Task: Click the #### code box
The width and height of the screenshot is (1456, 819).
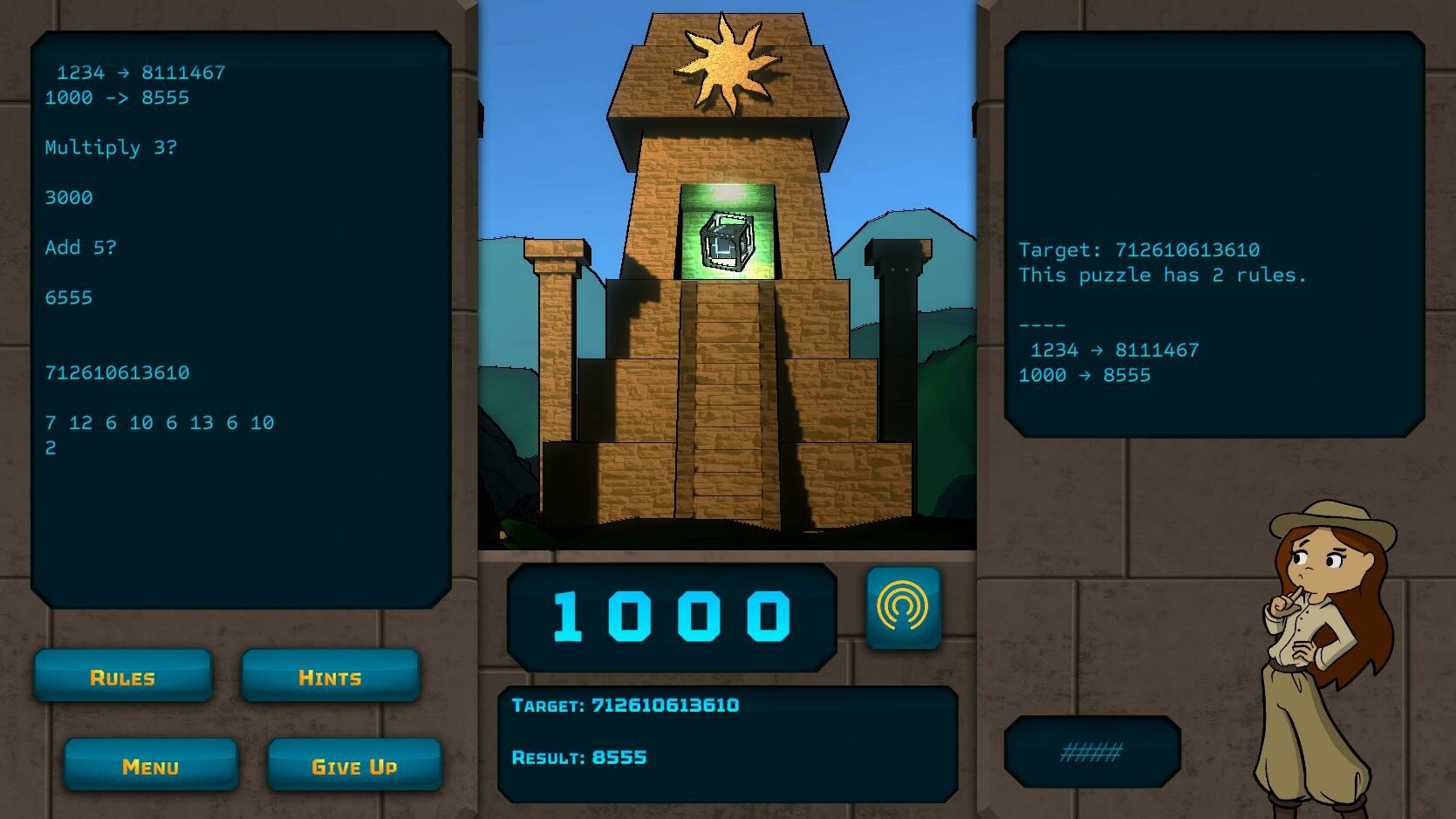Action: pyautogui.click(x=1091, y=751)
